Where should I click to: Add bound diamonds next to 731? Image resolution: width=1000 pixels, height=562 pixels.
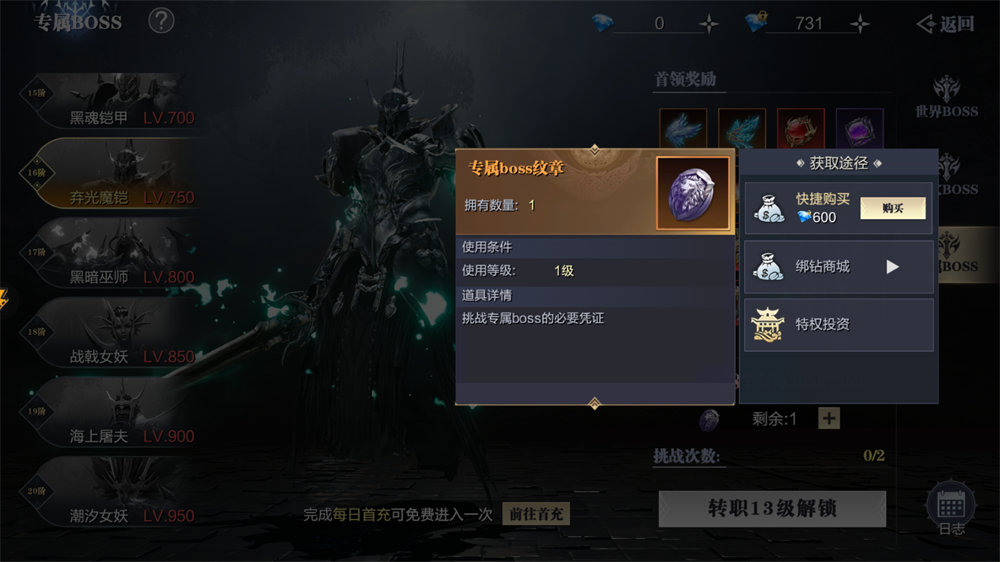tap(859, 24)
